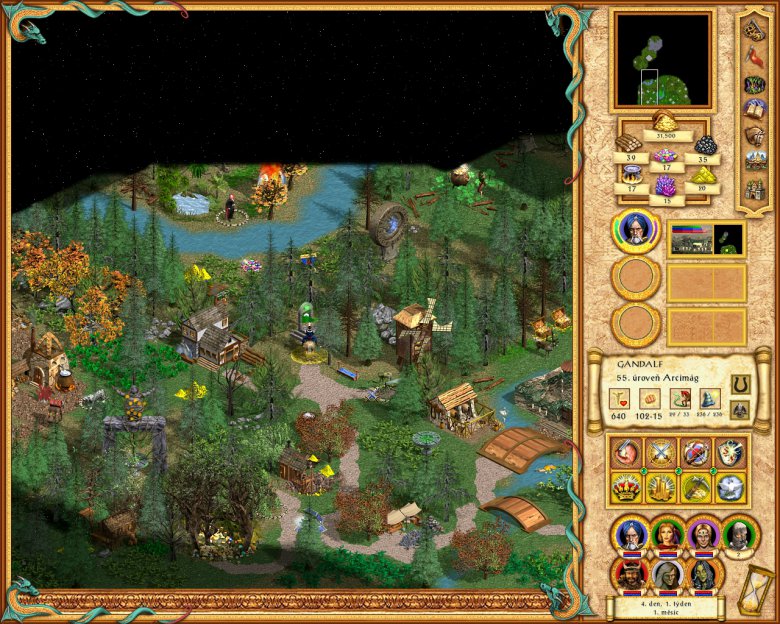The height and width of the screenshot is (624, 780).
Task: Select the white dove skill icon
Action: [730, 487]
